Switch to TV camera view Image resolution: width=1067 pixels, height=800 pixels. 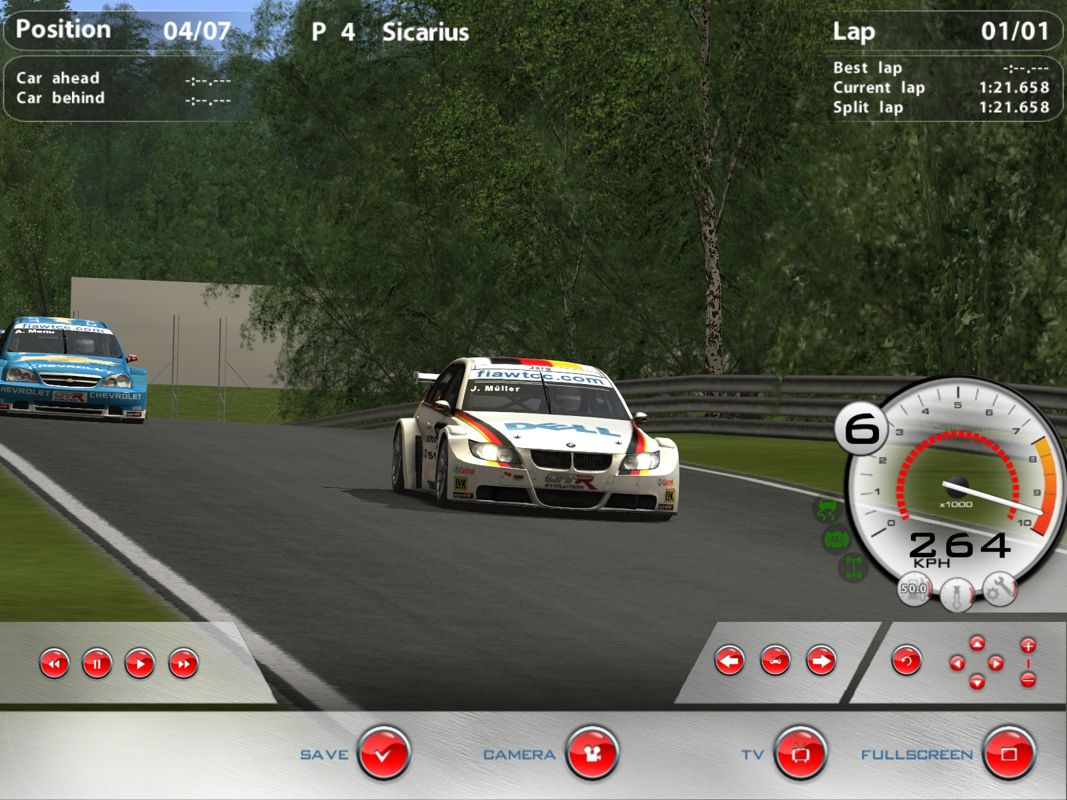pos(801,753)
